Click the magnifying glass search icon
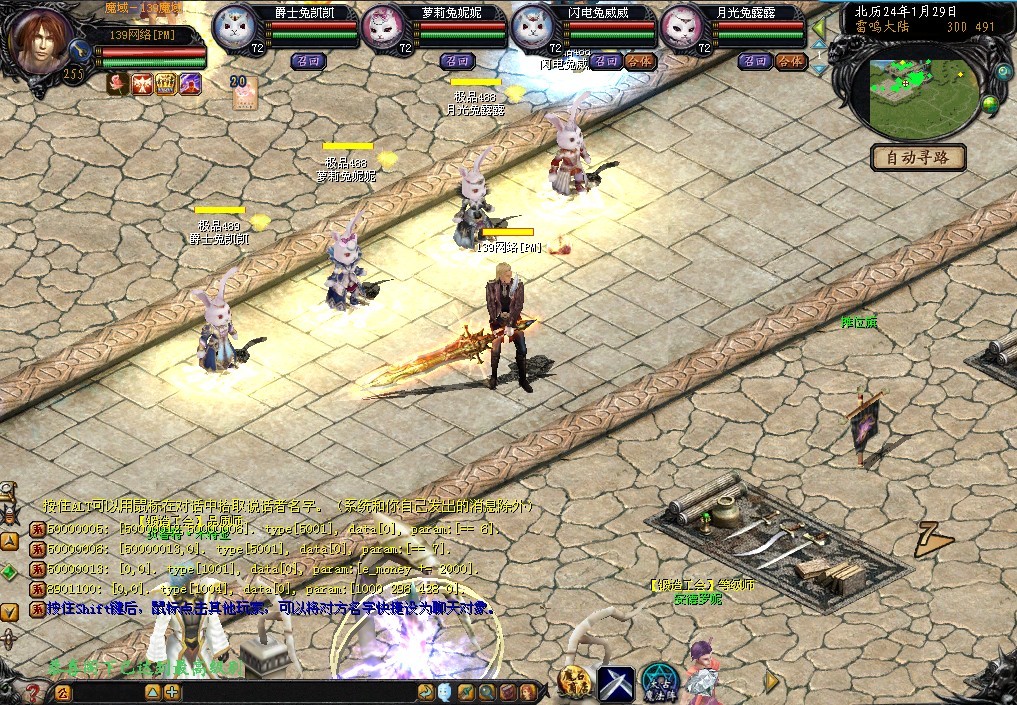 [x=487, y=692]
